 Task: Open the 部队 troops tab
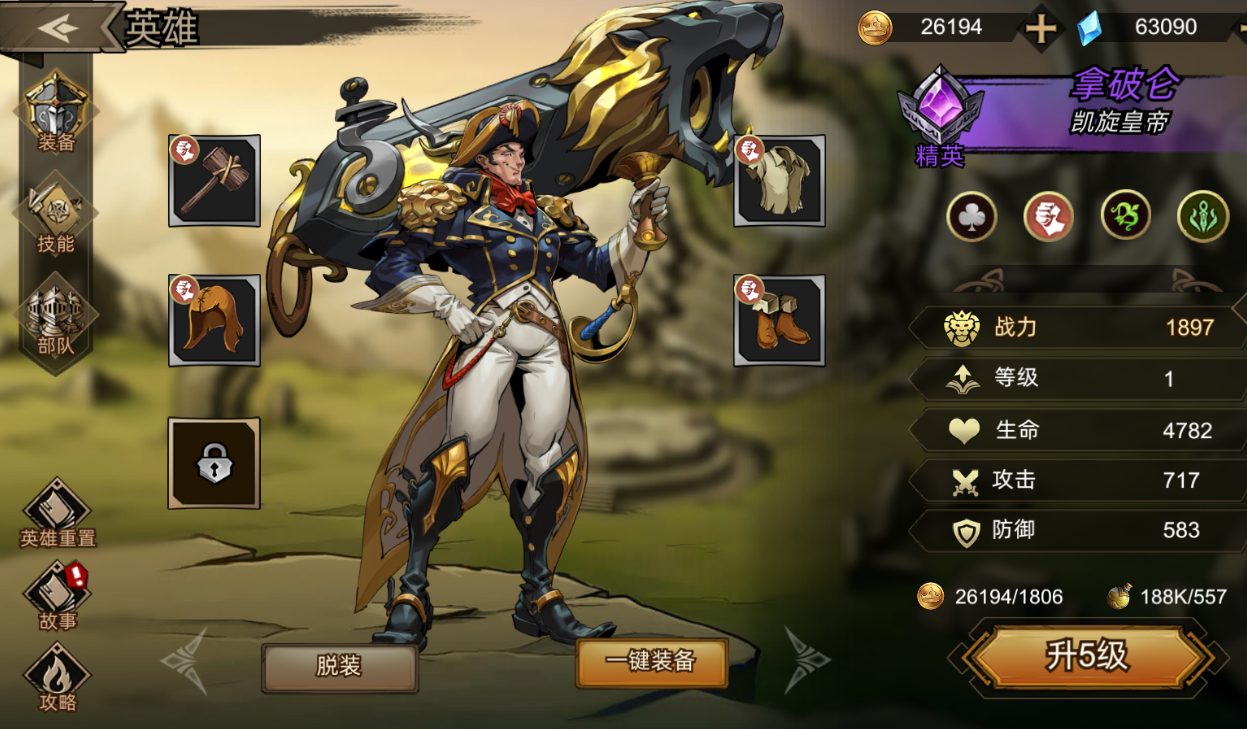[x=56, y=320]
